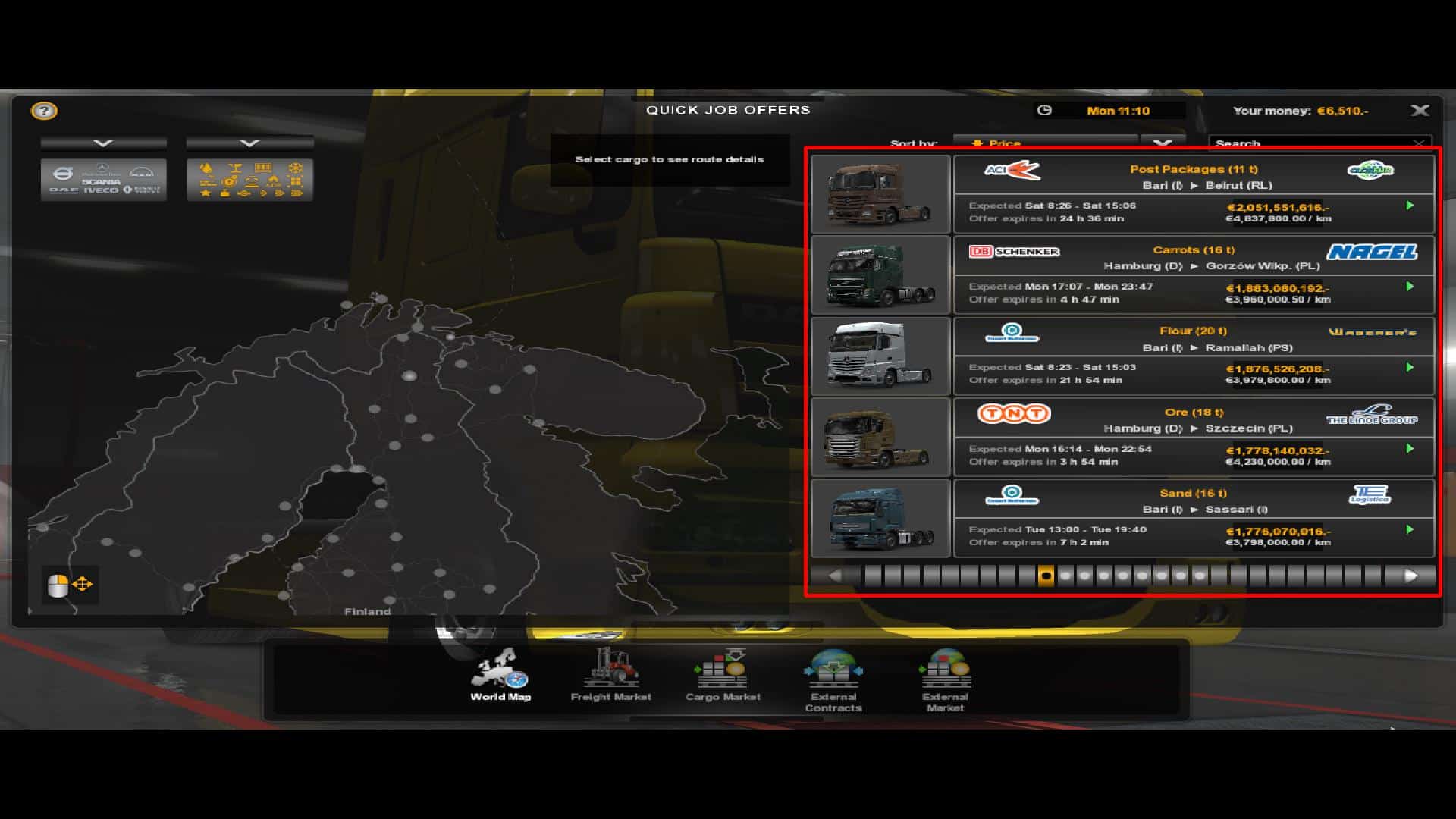Screen dimensions: 1456x819
Task: Open the World Map
Action: click(501, 679)
